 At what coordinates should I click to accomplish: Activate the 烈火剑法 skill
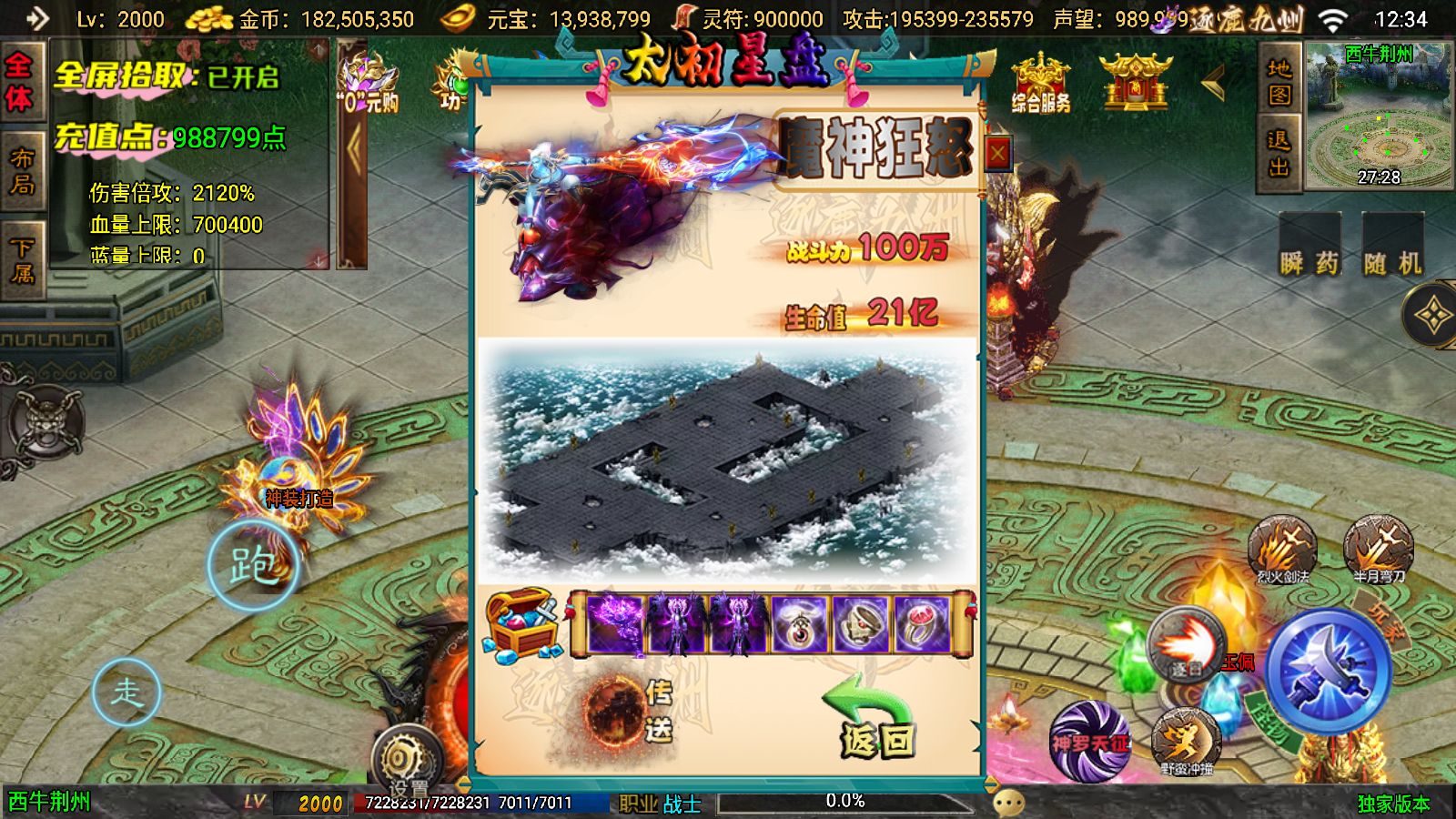click(1282, 549)
